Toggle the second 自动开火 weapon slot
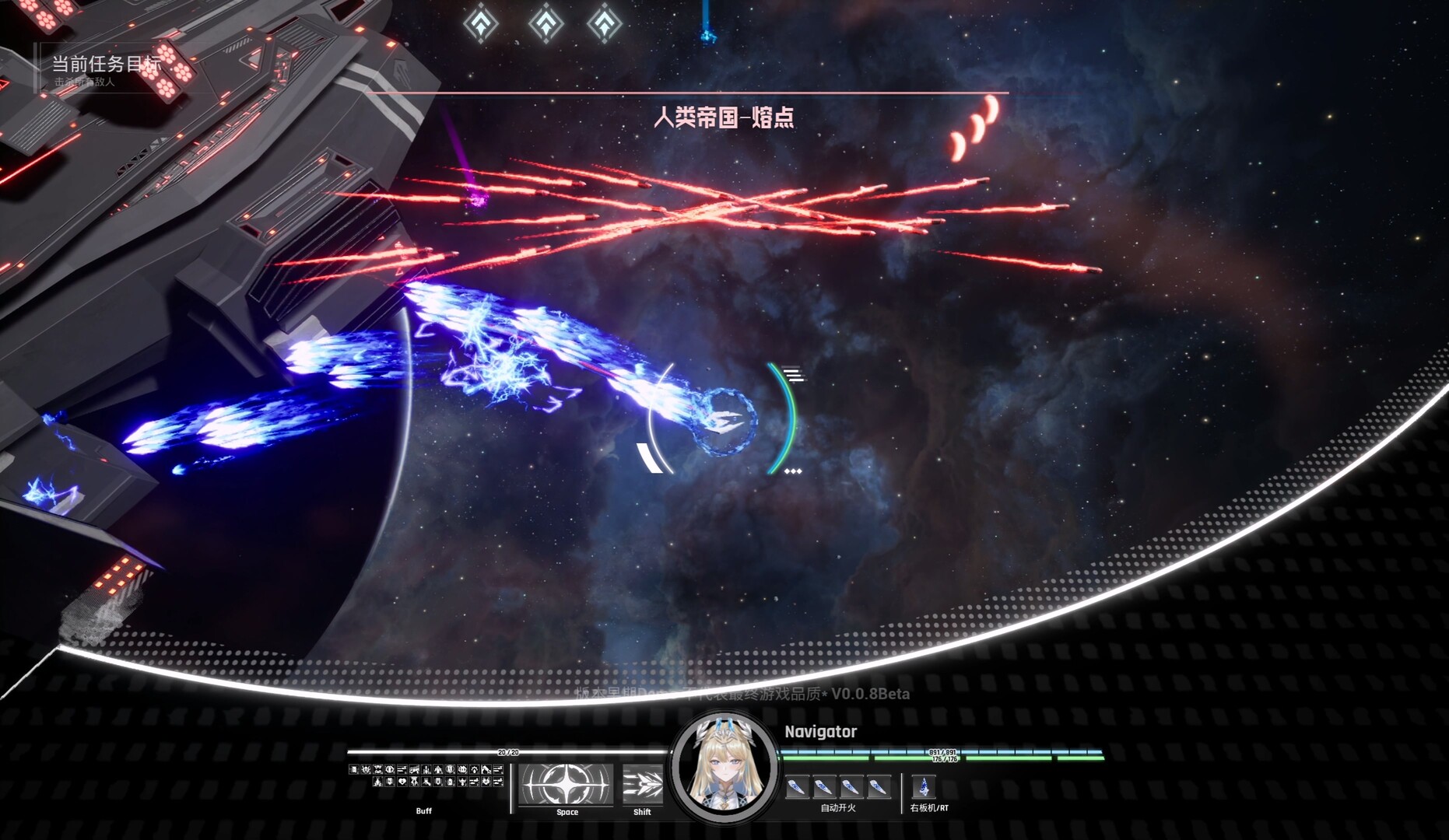1449x840 pixels. [x=823, y=788]
